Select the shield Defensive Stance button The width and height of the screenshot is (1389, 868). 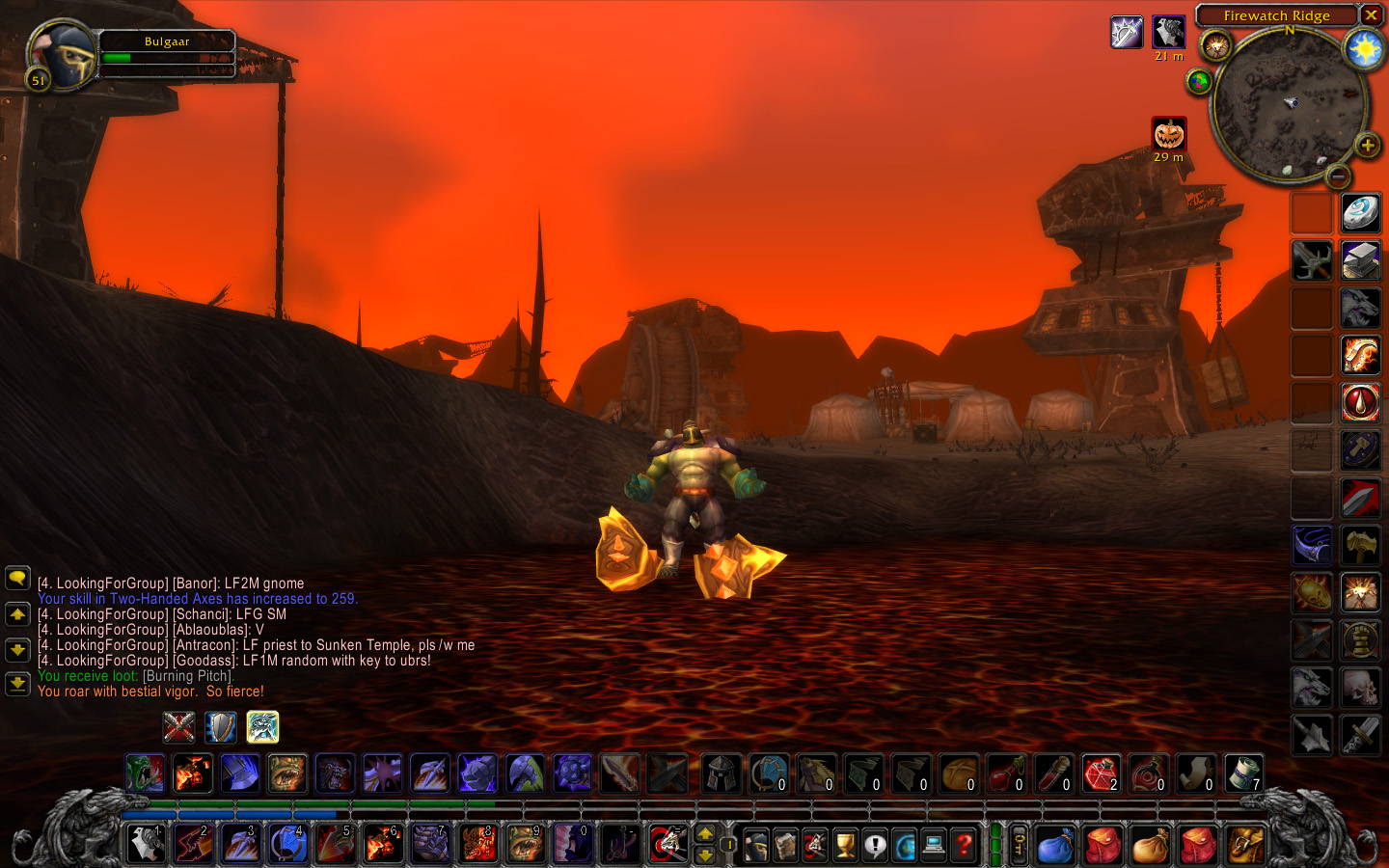221,727
